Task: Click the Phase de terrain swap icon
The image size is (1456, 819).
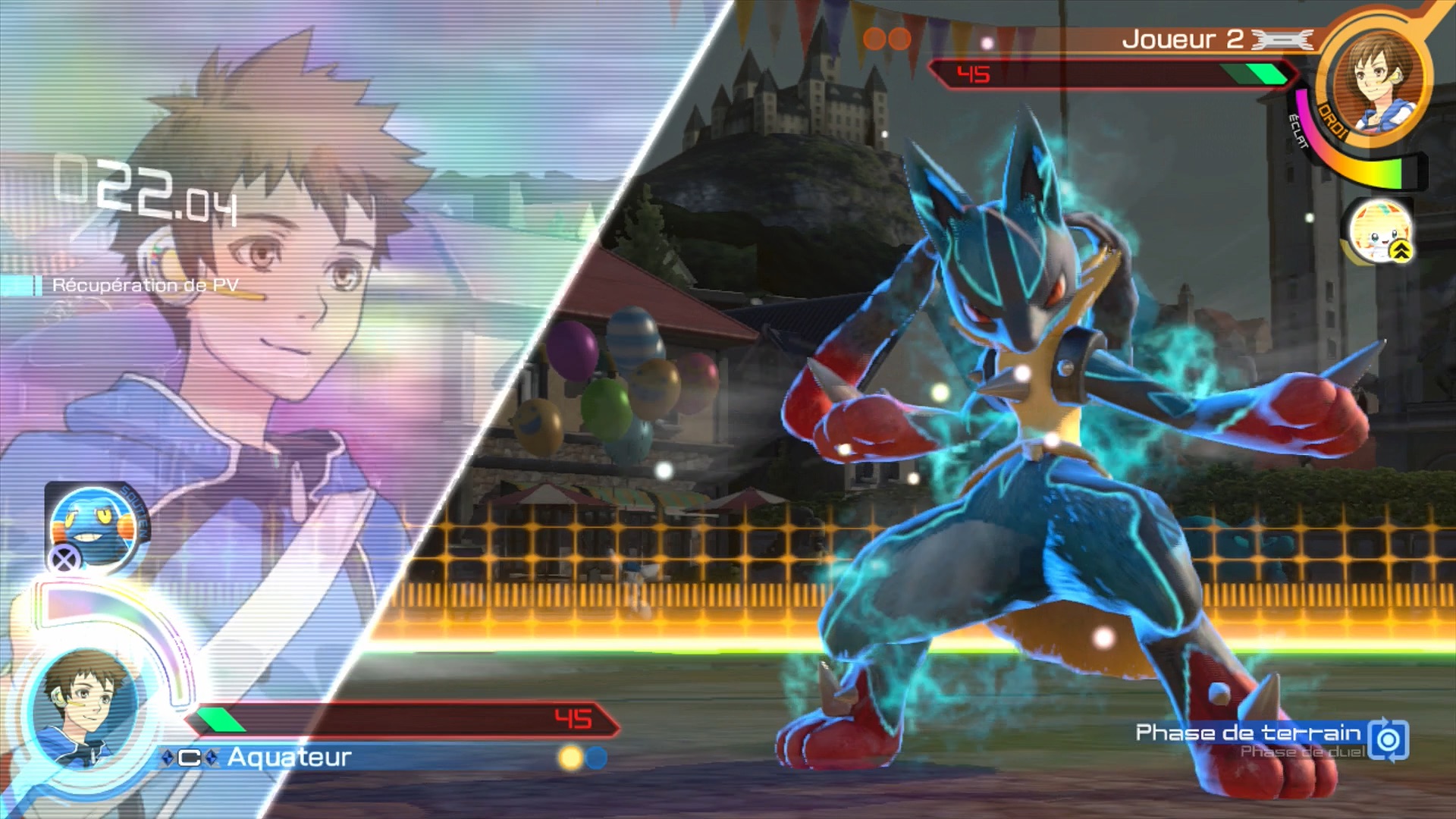Action: [1389, 739]
